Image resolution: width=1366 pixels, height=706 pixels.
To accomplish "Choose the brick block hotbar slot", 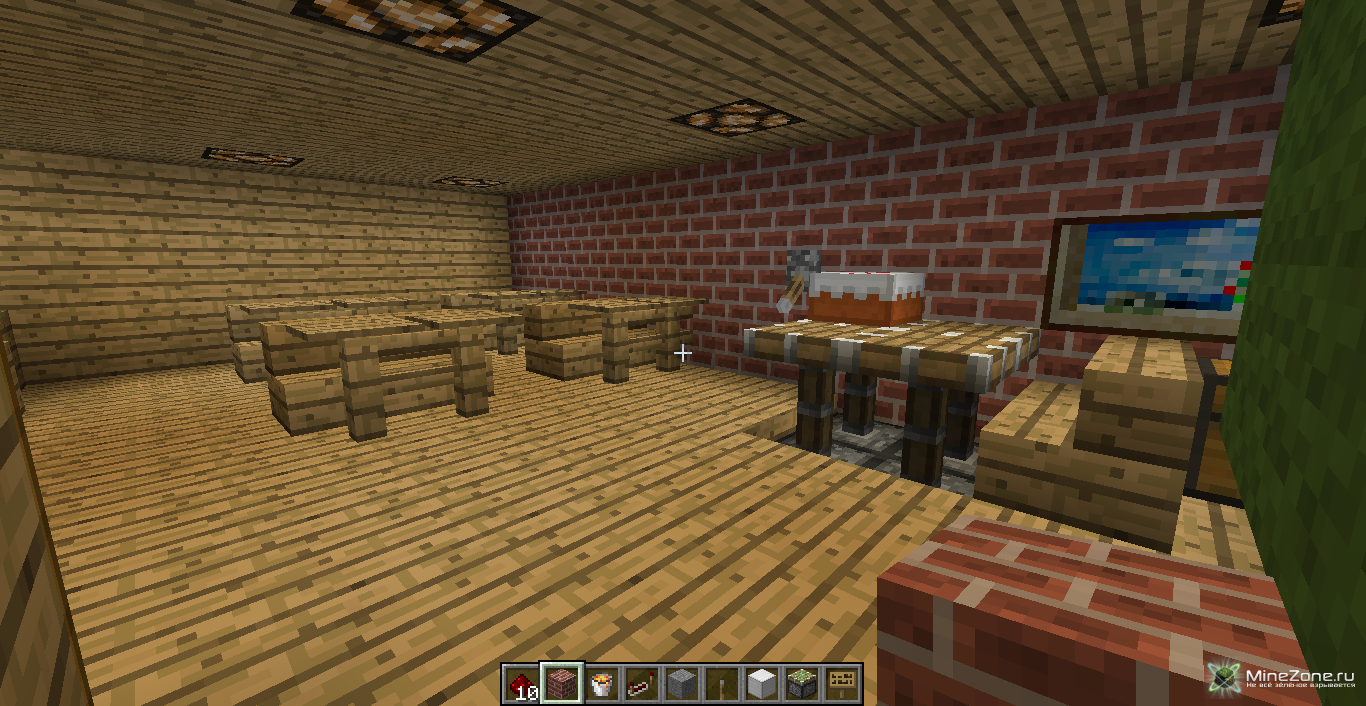I will pos(561,684).
